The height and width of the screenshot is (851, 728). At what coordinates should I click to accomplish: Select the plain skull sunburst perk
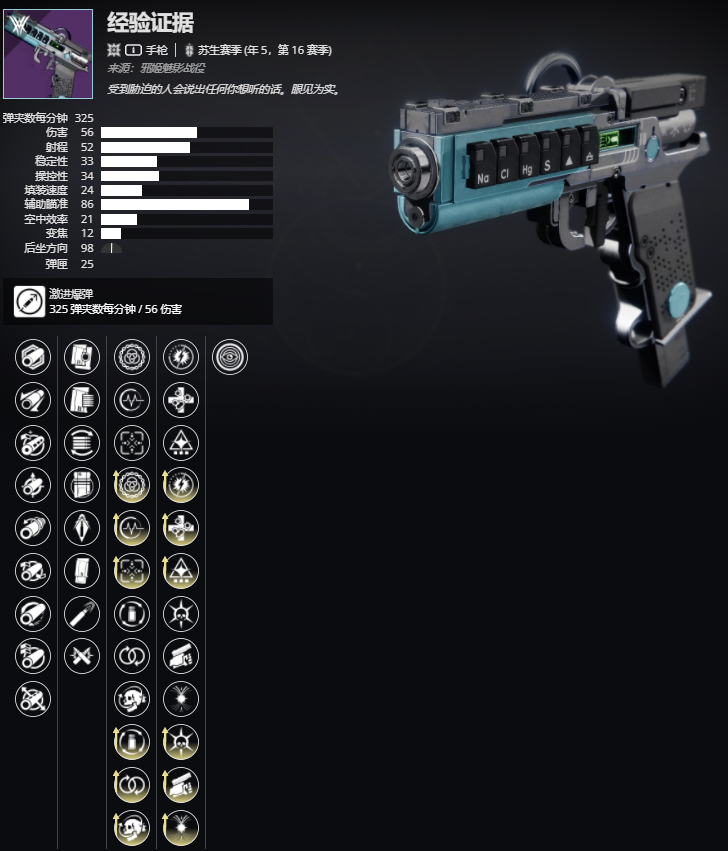181,614
